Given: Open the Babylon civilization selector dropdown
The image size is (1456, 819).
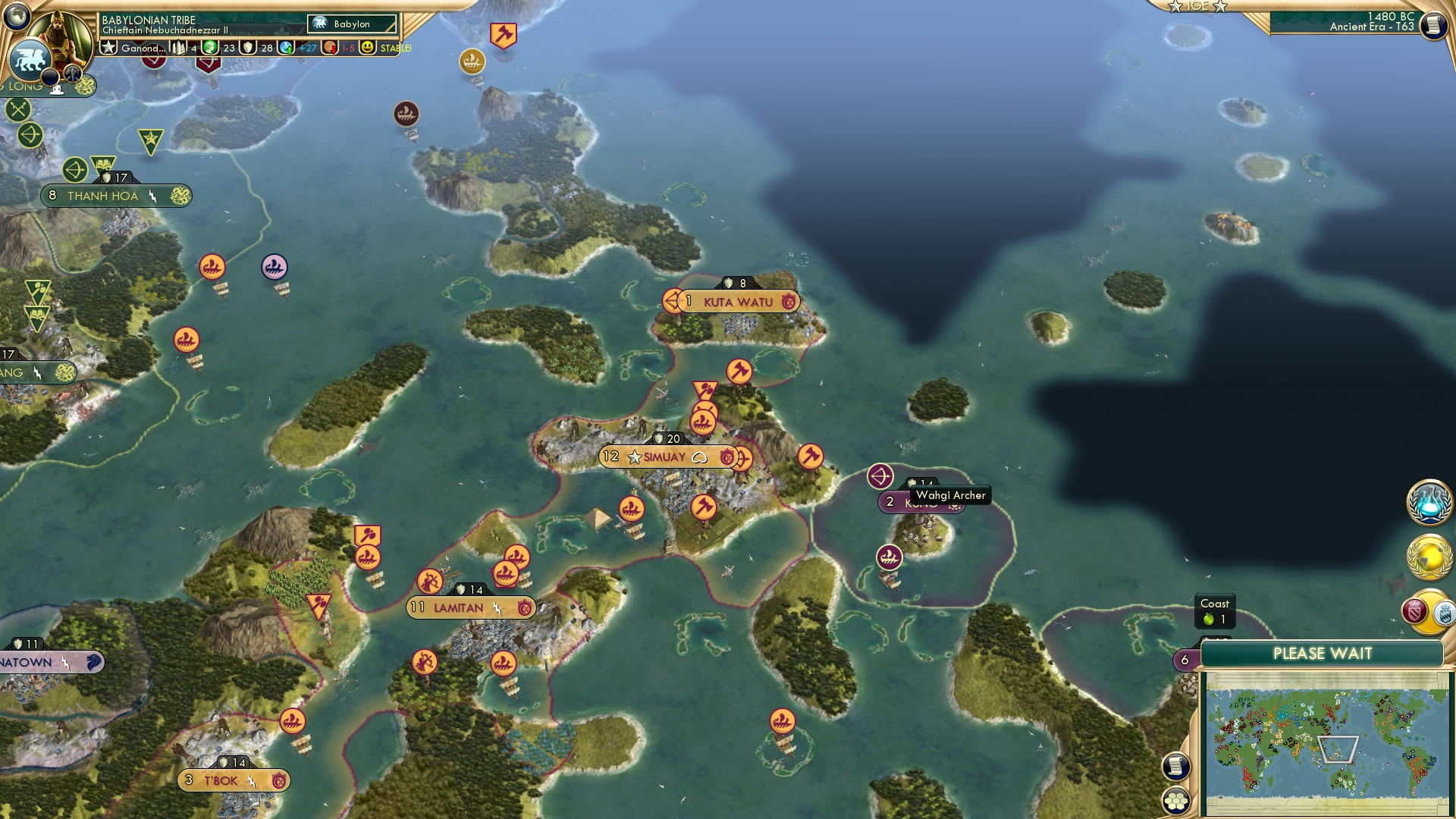Looking at the screenshot, I should [350, 24].
